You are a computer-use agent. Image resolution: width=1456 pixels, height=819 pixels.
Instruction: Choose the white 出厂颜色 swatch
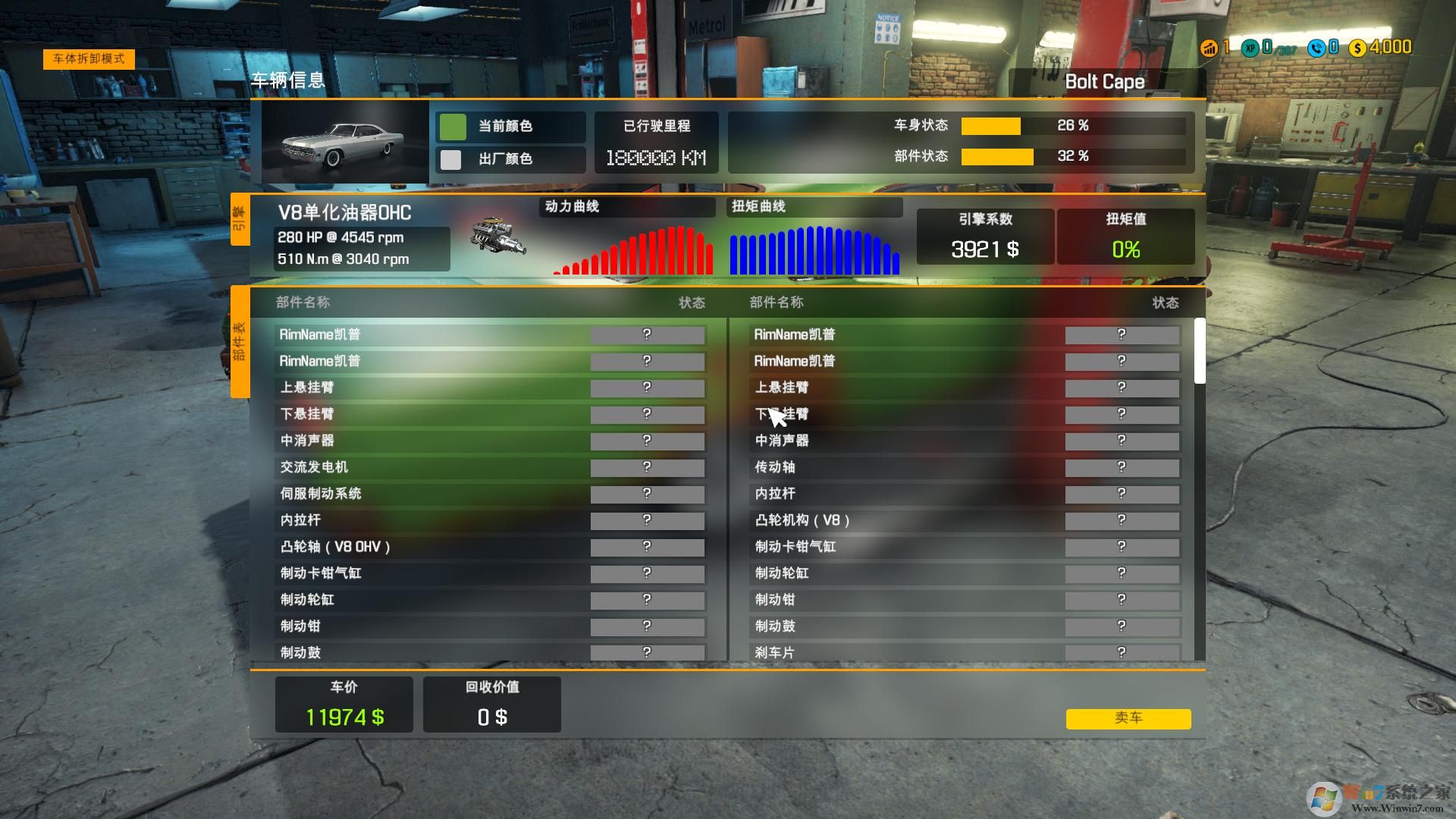click(451, 159)
